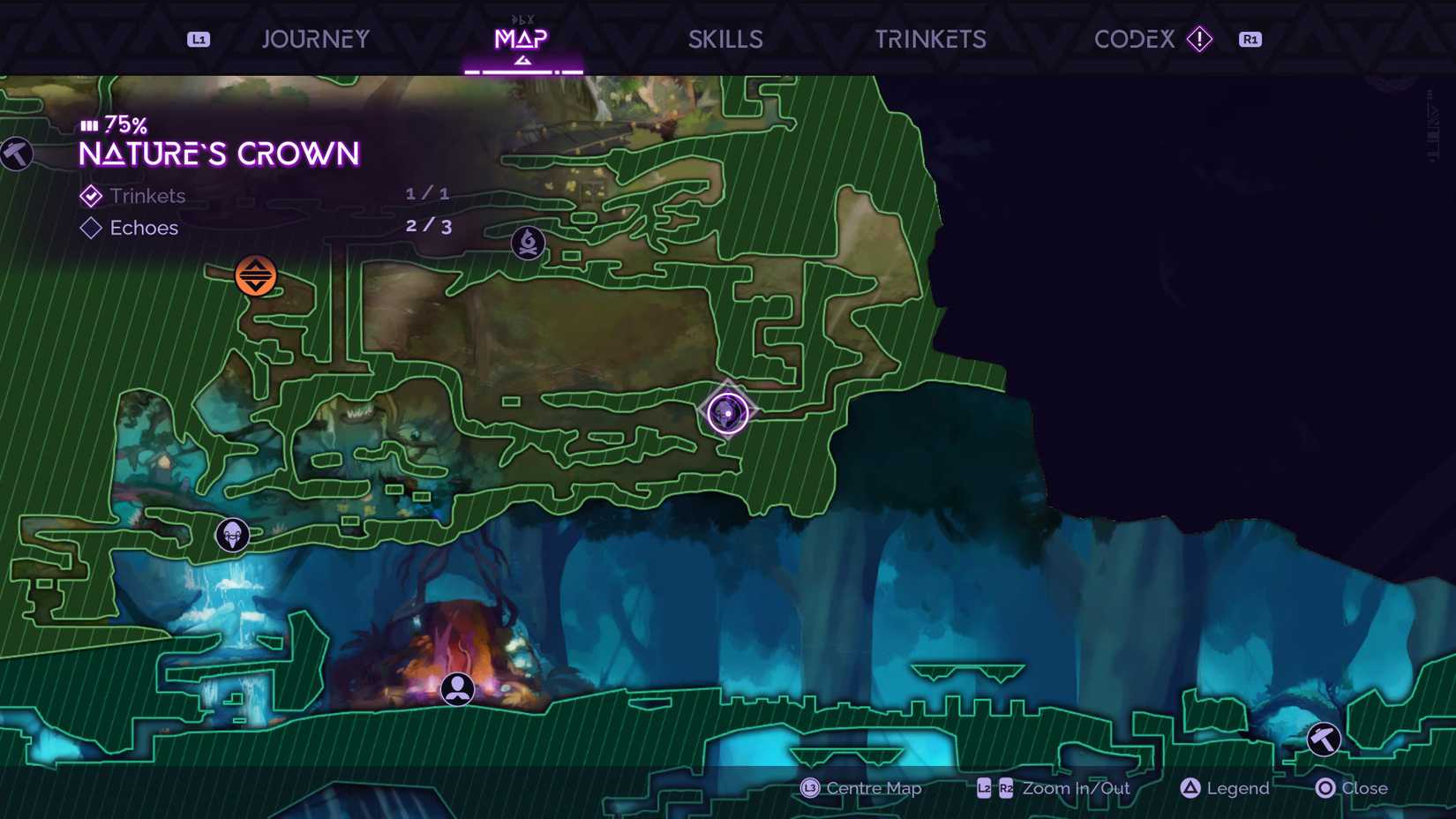Viewport: 1456px width, 819px height.
Task: Open the map Legend
Action: tap(1223, 788)
